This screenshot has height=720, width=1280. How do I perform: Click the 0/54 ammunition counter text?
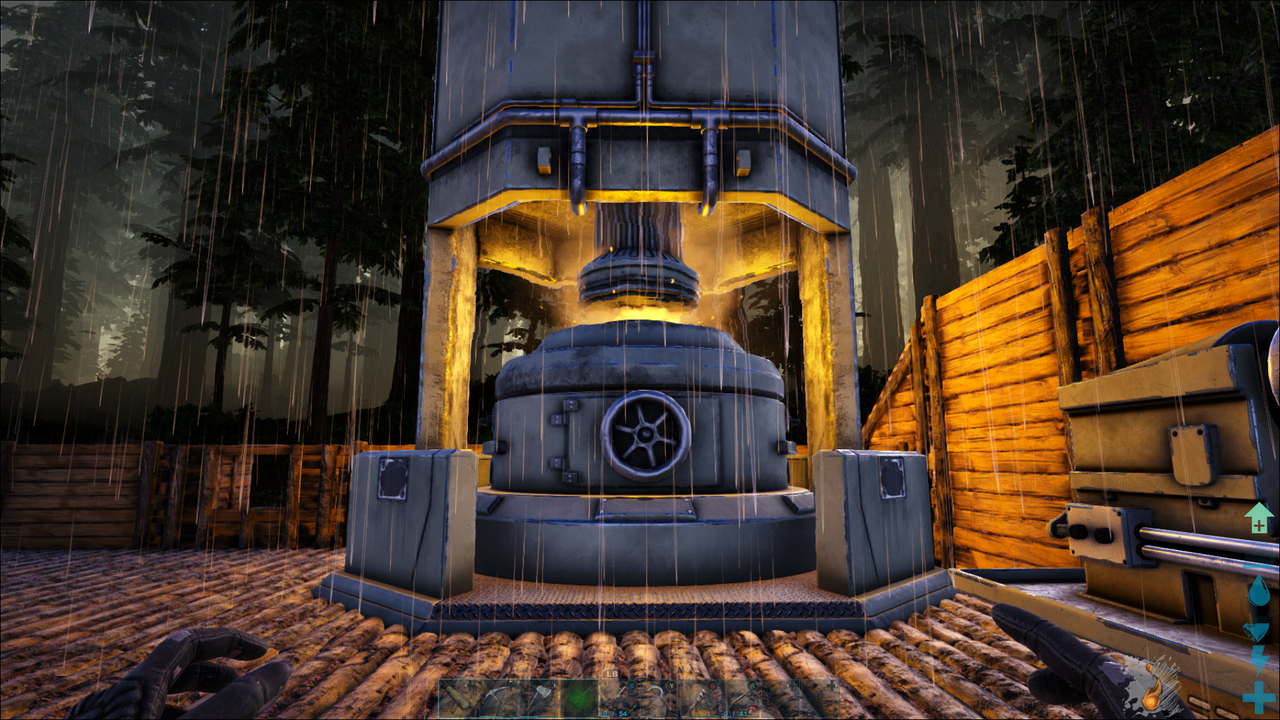coord(617,712)
